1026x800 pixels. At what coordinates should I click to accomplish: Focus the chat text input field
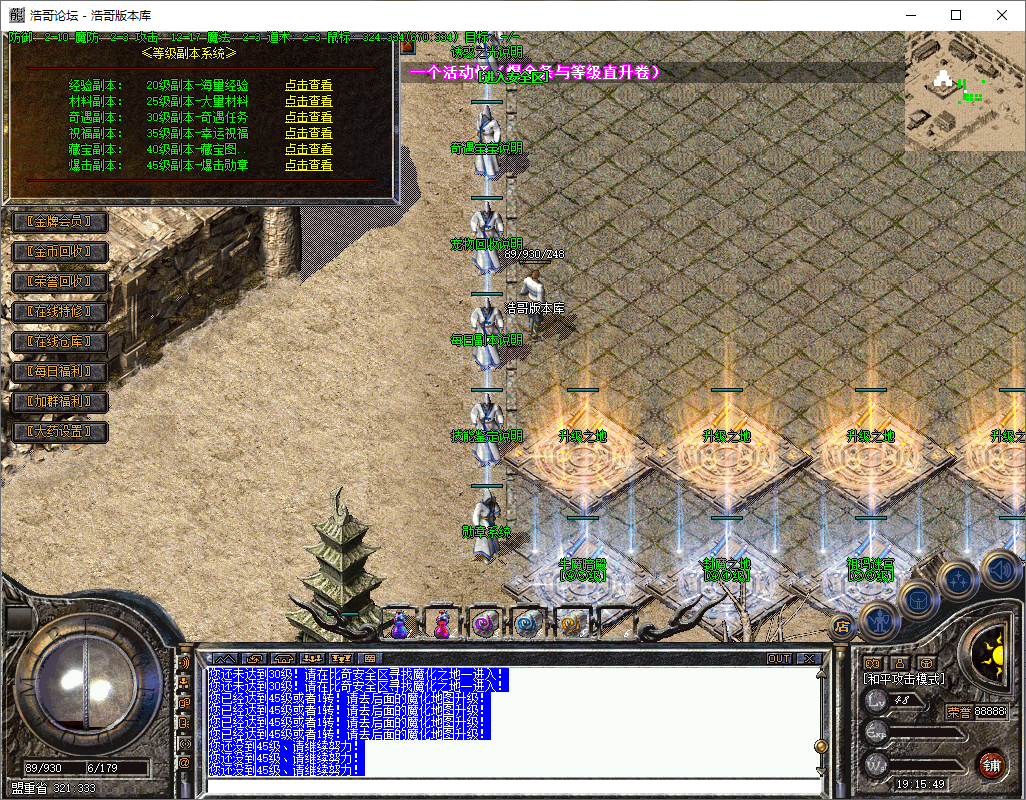pyautogui.click(x=510, y=786)
